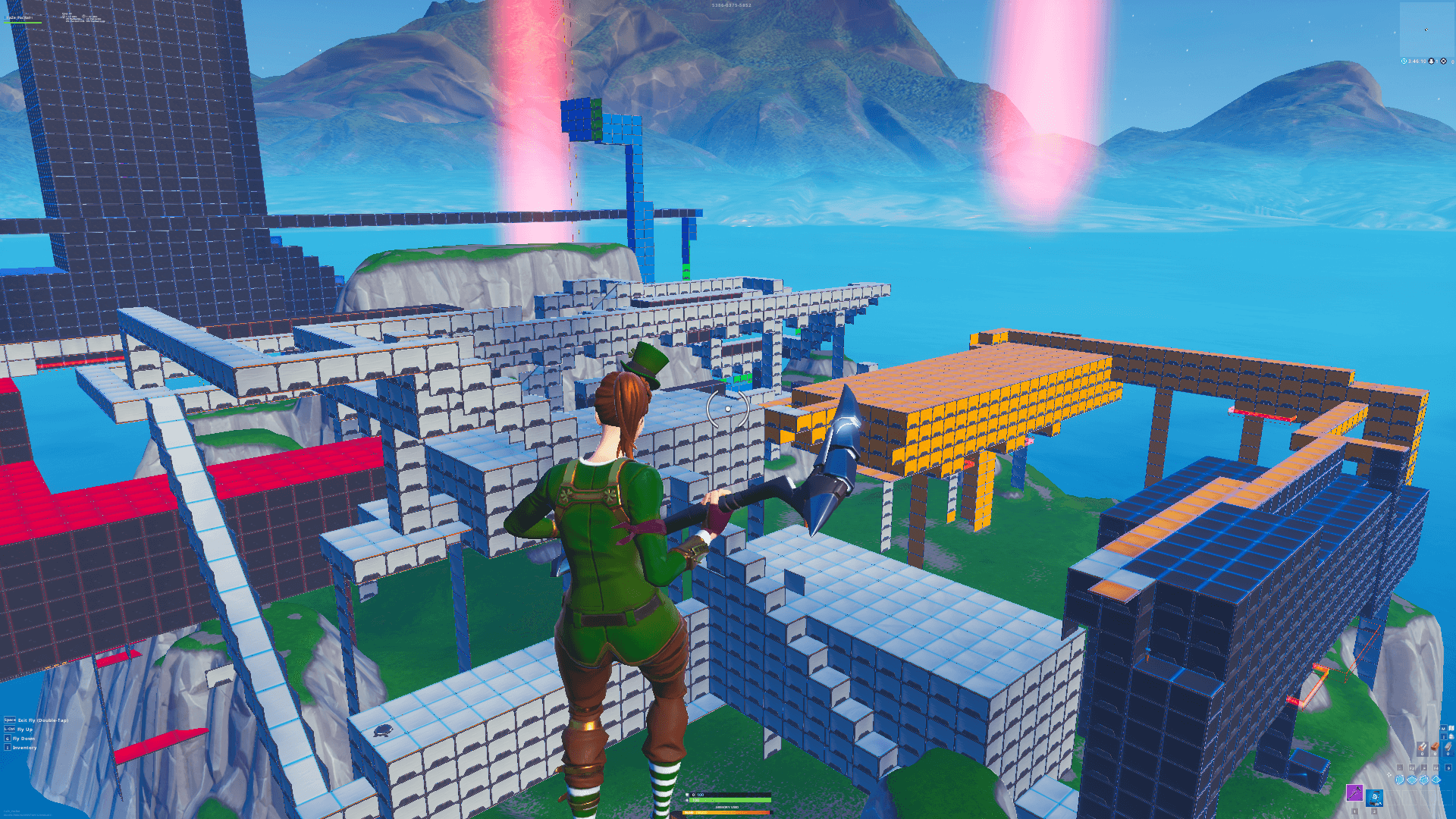Select the ramp build piece icon
This screenshot has width=1456, height=819.
tap(1423, 780)
